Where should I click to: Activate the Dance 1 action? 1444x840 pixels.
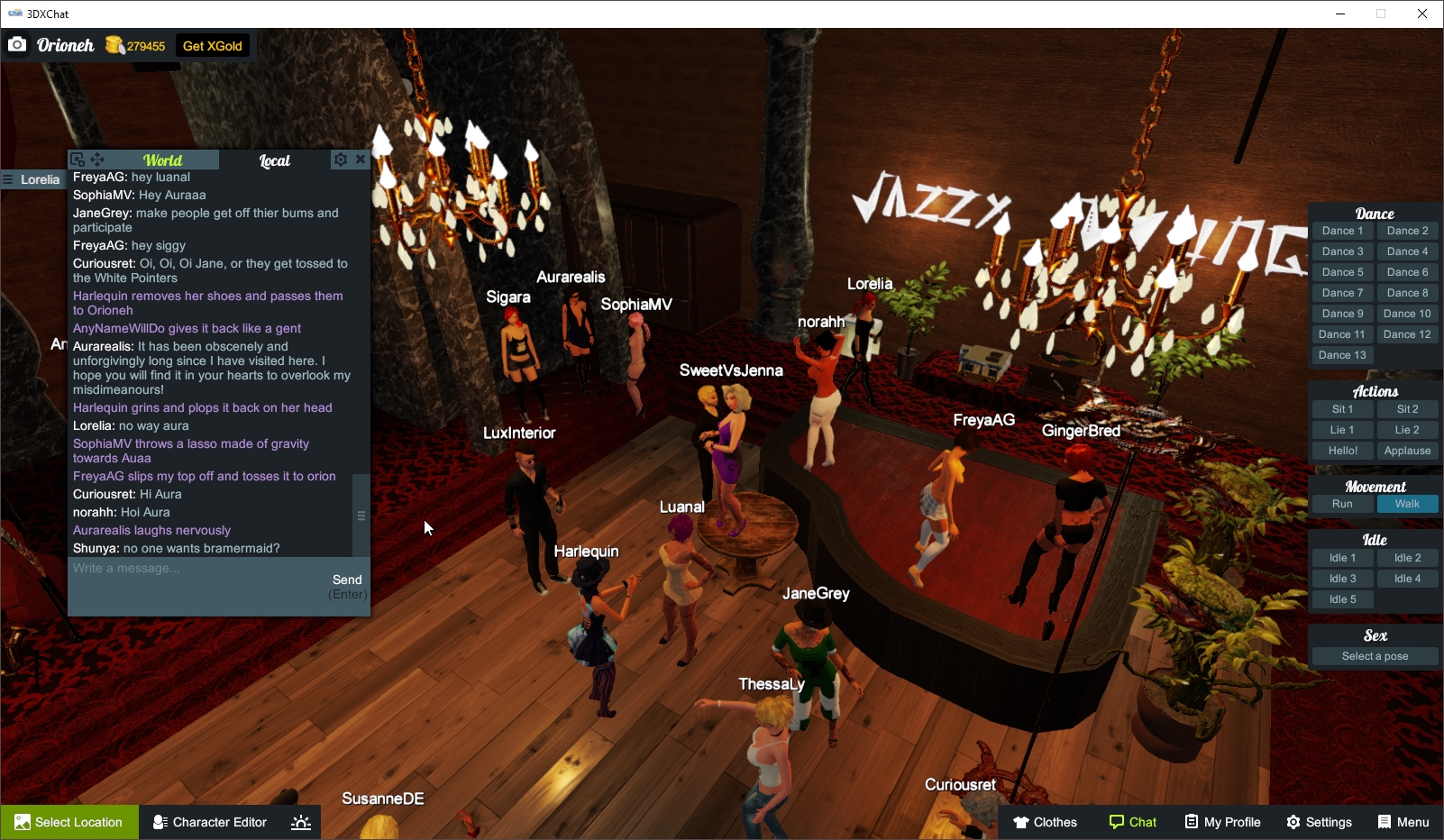(x=1342, y=230)
